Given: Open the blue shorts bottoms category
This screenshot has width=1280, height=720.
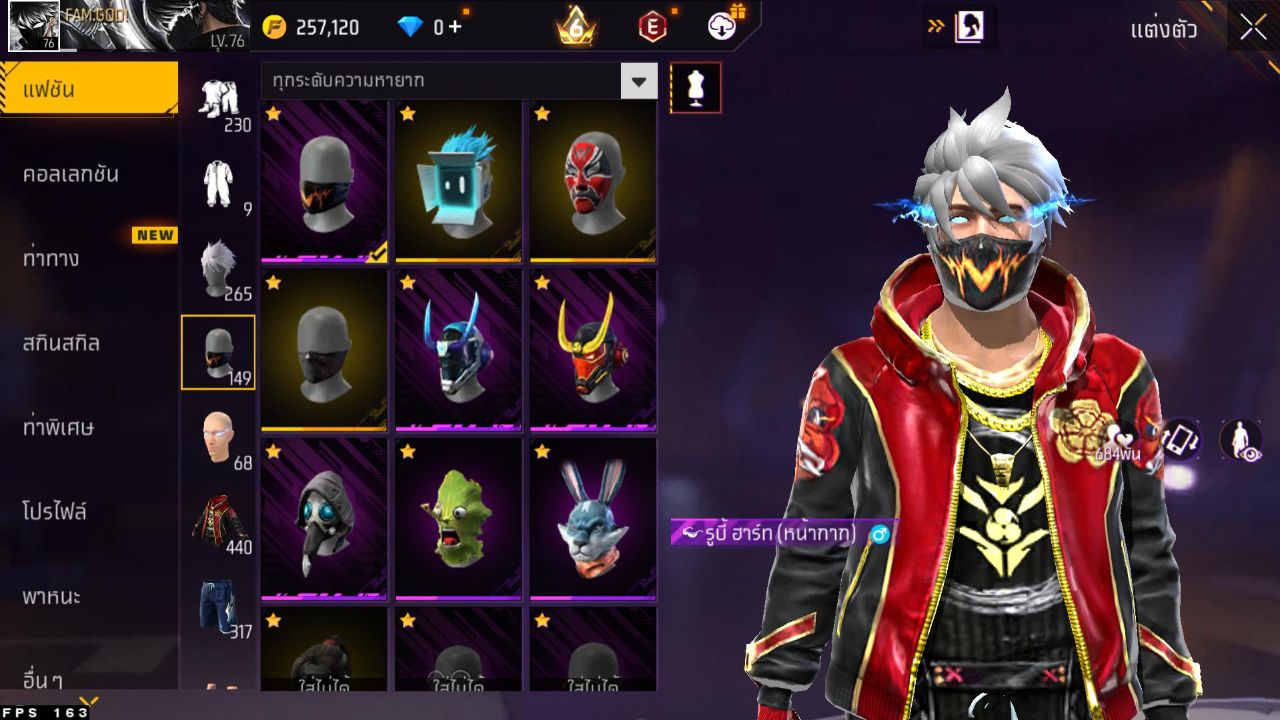Looking at the screenshot, I should pos(218,607).
